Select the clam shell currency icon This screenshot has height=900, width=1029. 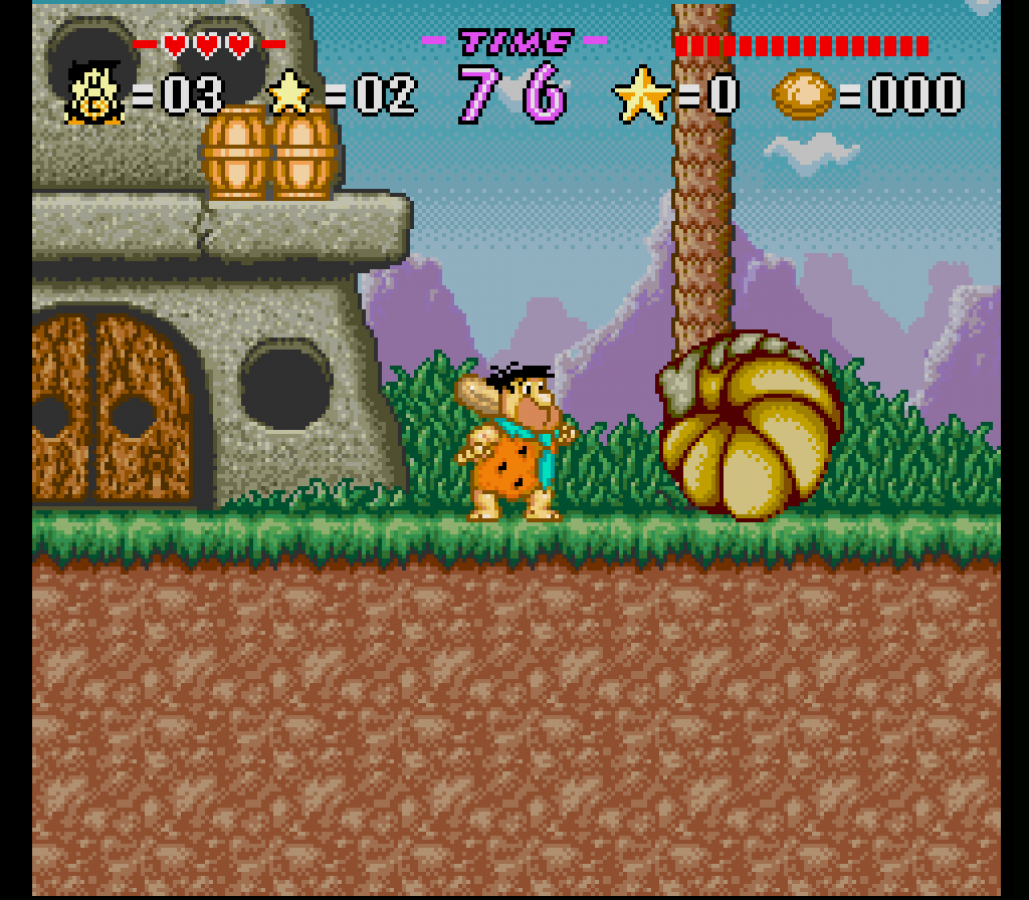click(x=802, y=95)
